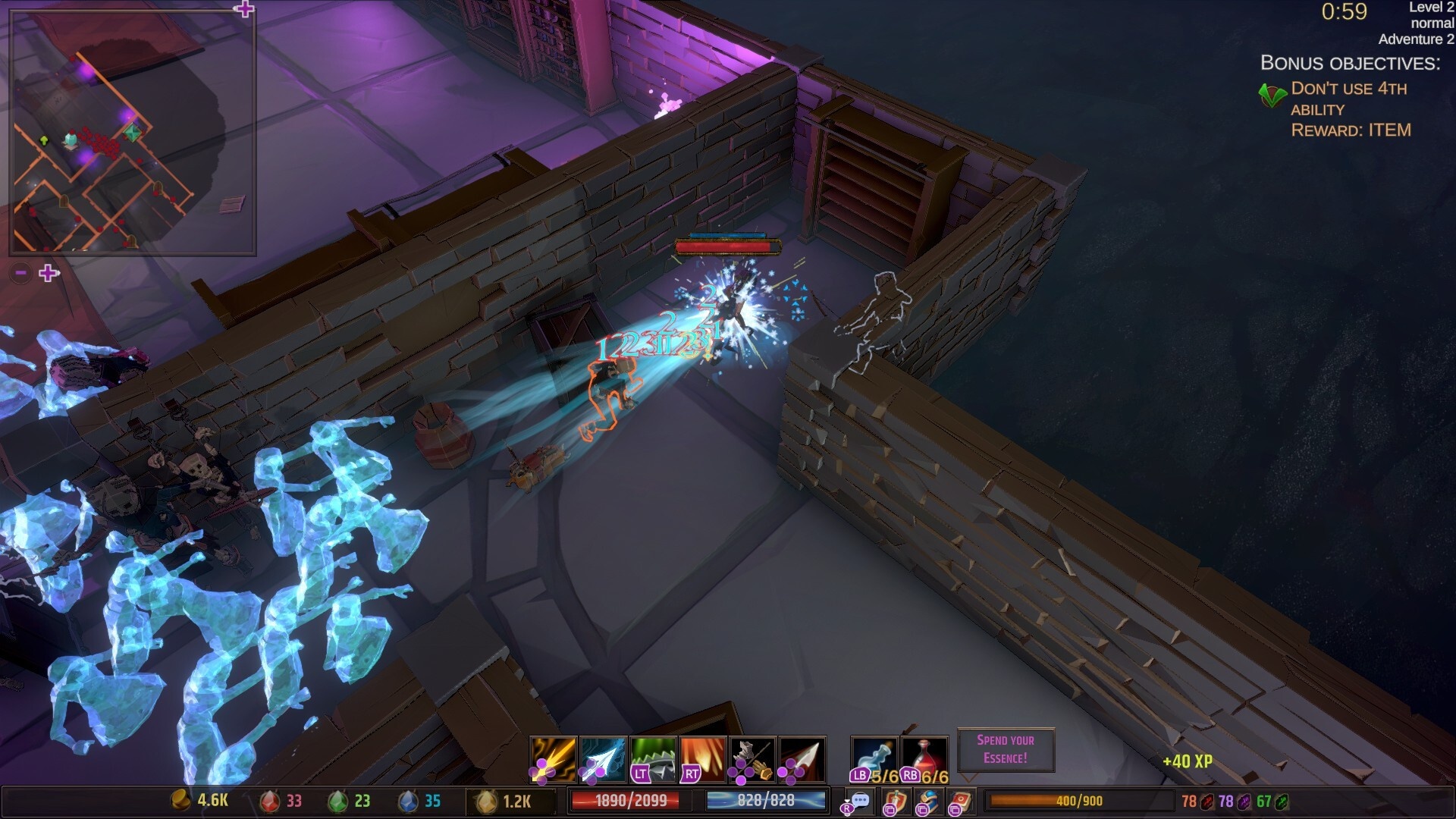
Task: Expand the minimap using the top-corner plus
Action: tap(243, 9)
